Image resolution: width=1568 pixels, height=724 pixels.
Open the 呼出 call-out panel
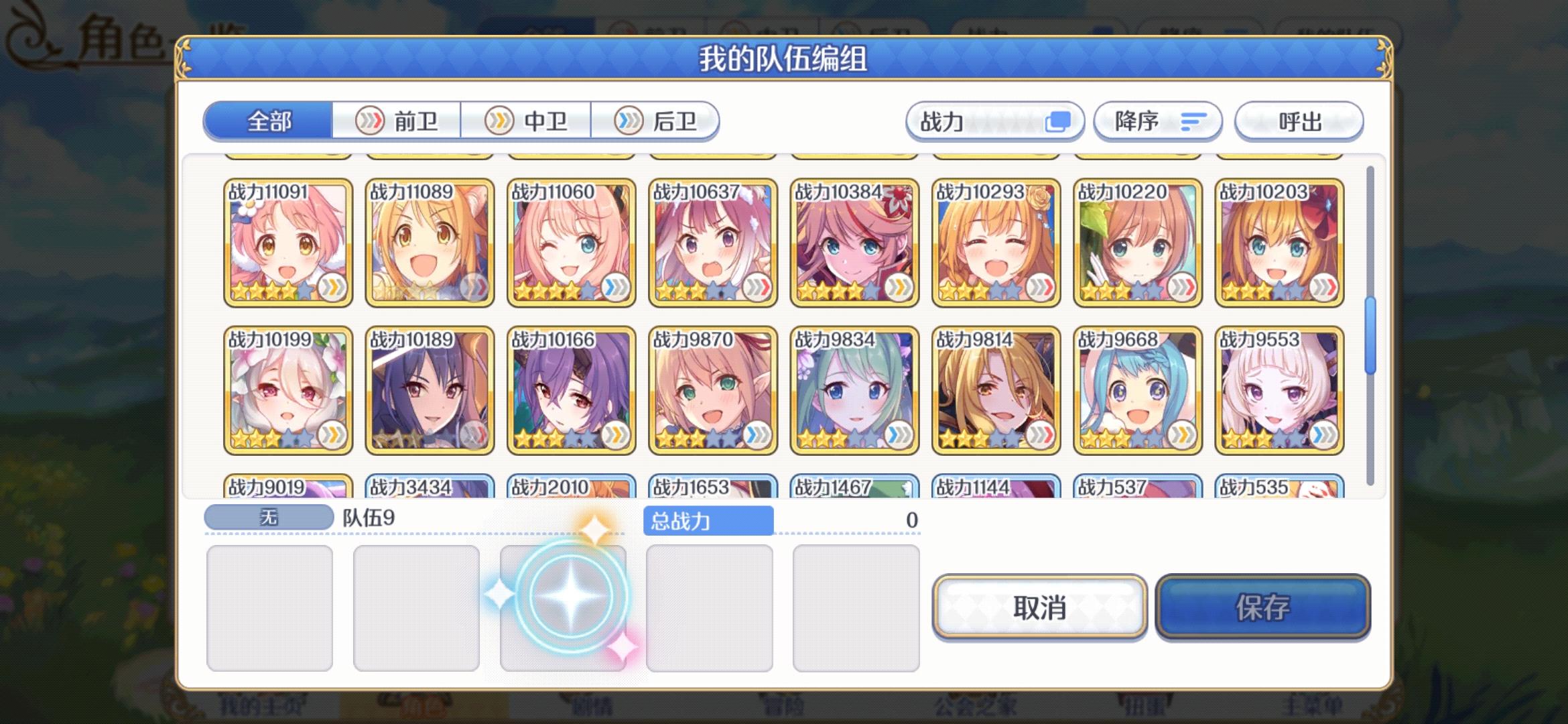pos(1299,121)
